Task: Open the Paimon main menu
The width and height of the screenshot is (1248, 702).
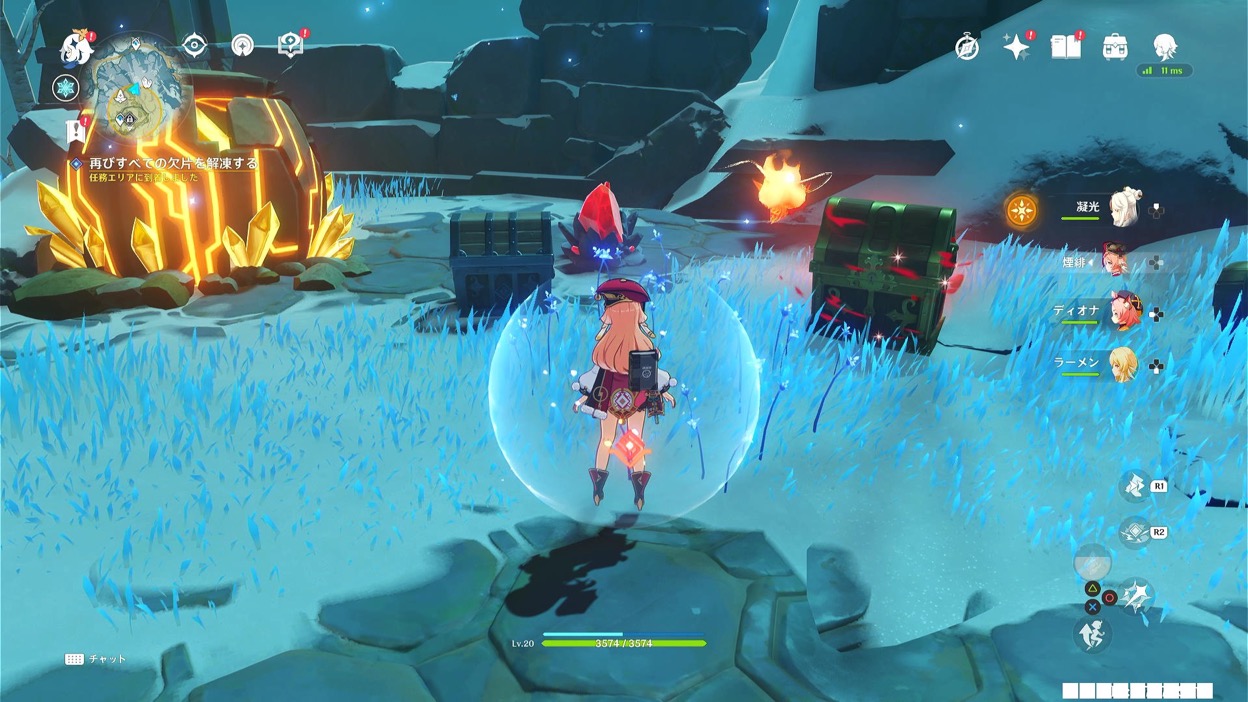Action: [x=76, y=48]
